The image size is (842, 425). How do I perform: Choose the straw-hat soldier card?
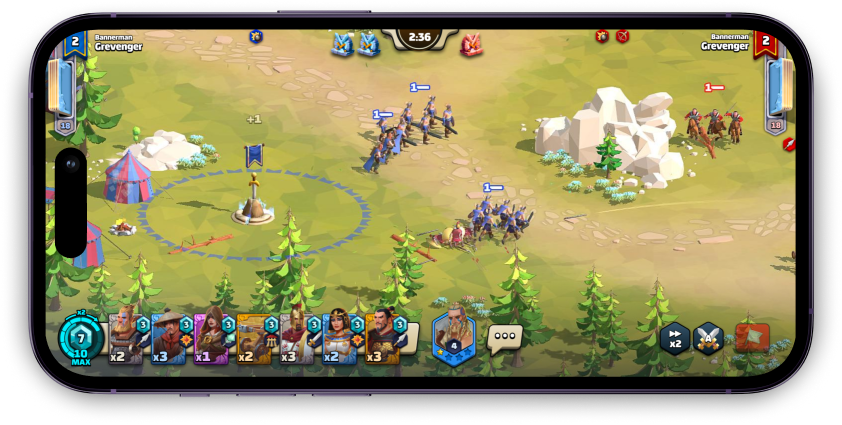169,338
